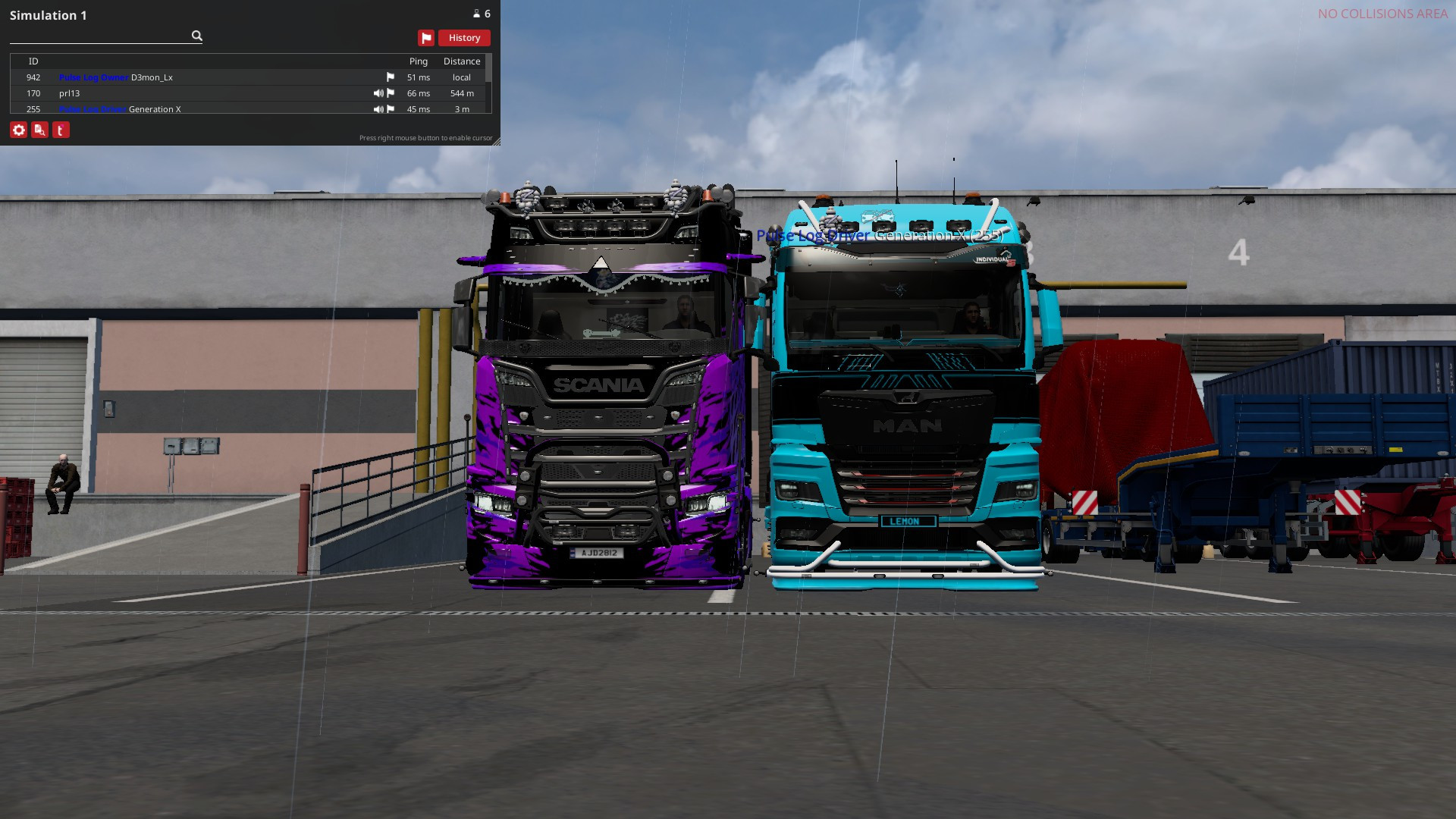Toggle the report flag for Generation X

coord(391,109)
